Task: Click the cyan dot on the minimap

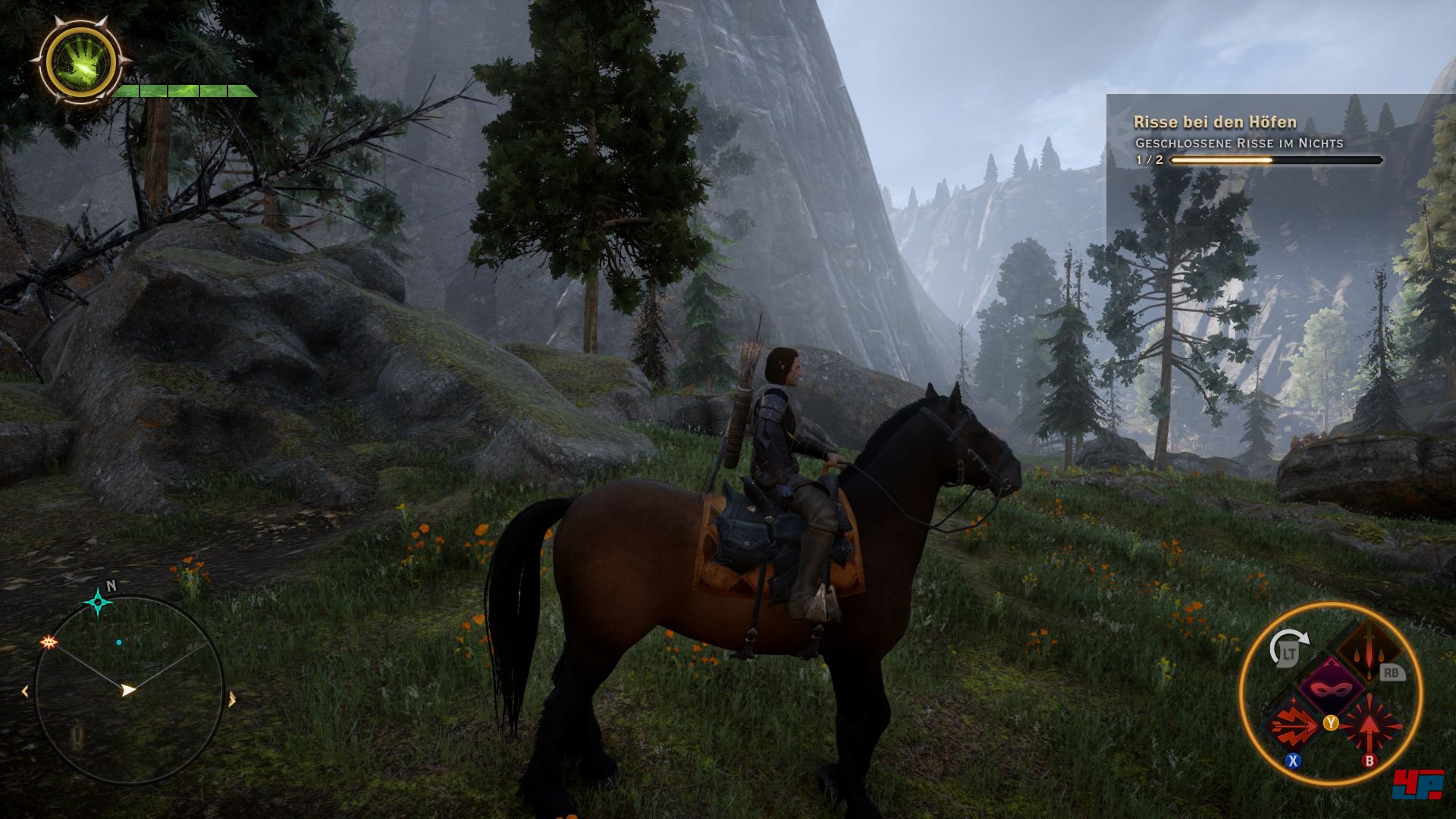Action: [x=119, y=642]
